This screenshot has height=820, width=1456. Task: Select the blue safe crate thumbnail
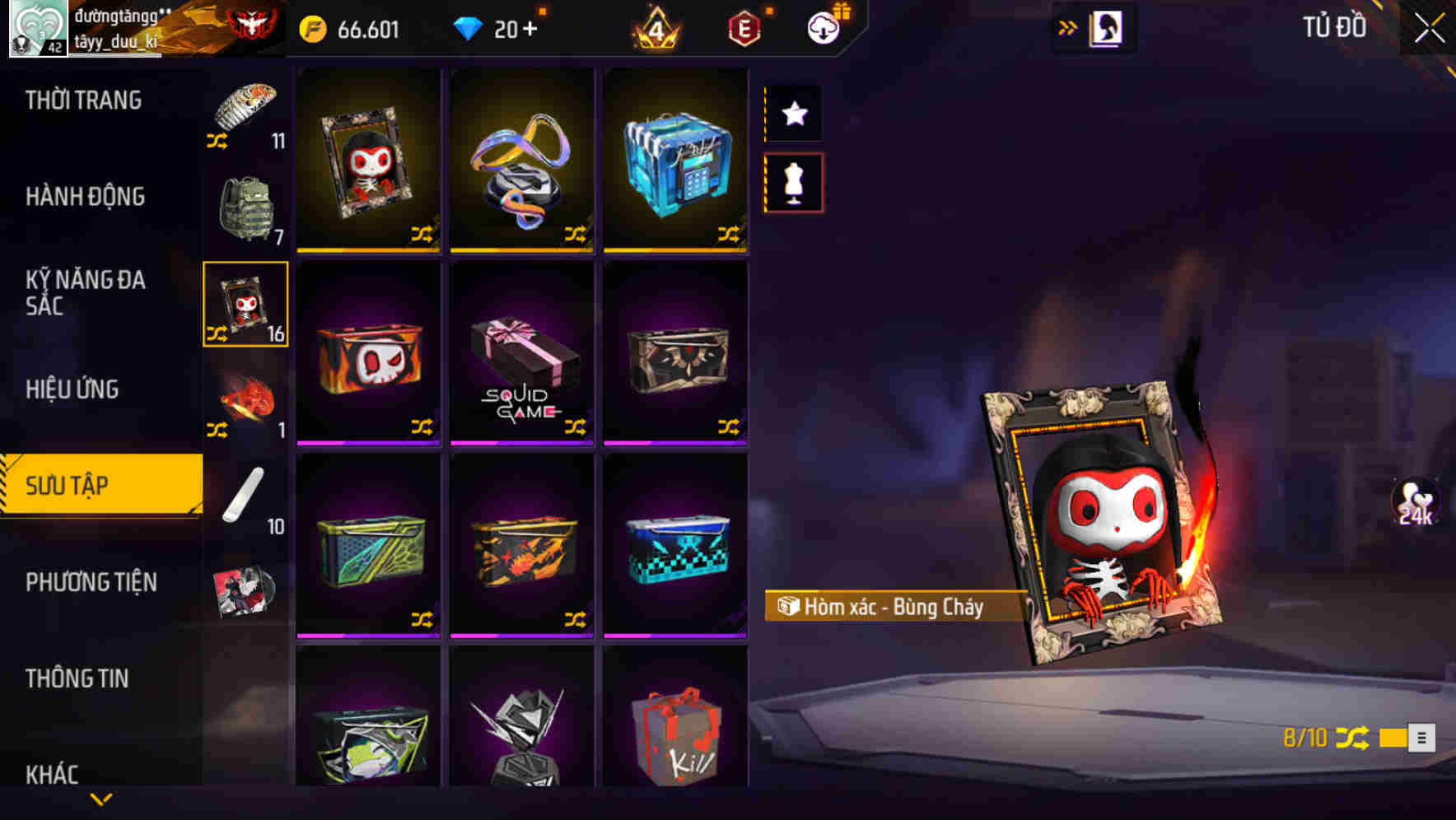[x=675, y=161]
